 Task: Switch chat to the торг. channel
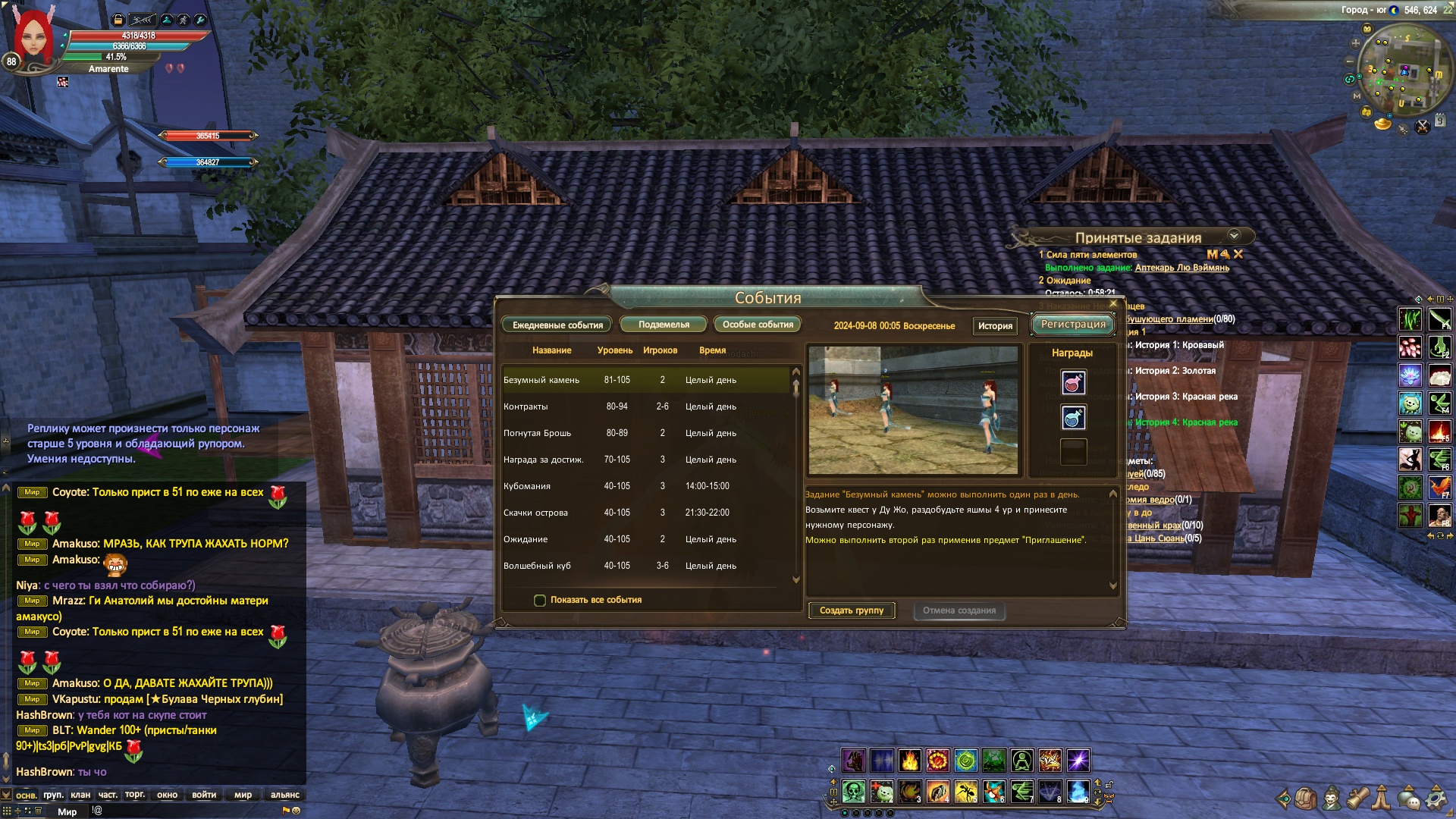tap(135, 795)
